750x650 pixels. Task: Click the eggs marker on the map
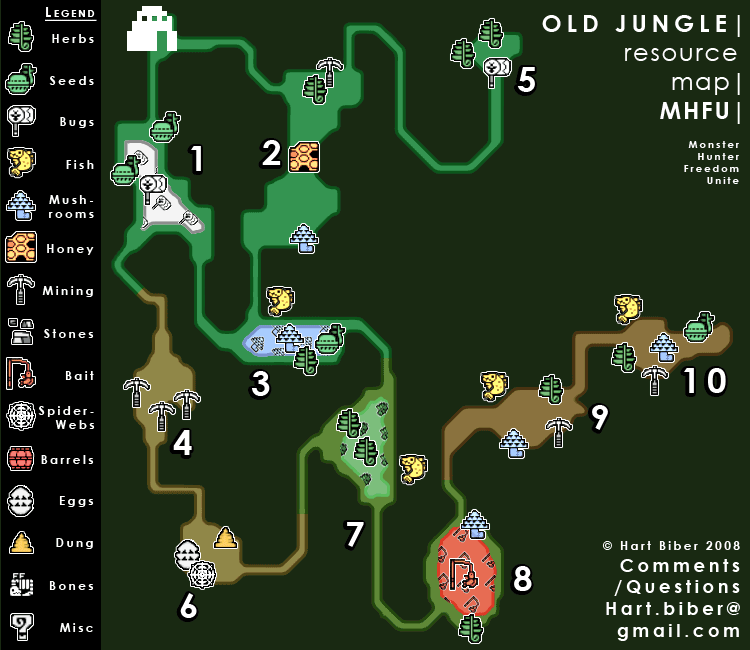[x=187, y=553]
